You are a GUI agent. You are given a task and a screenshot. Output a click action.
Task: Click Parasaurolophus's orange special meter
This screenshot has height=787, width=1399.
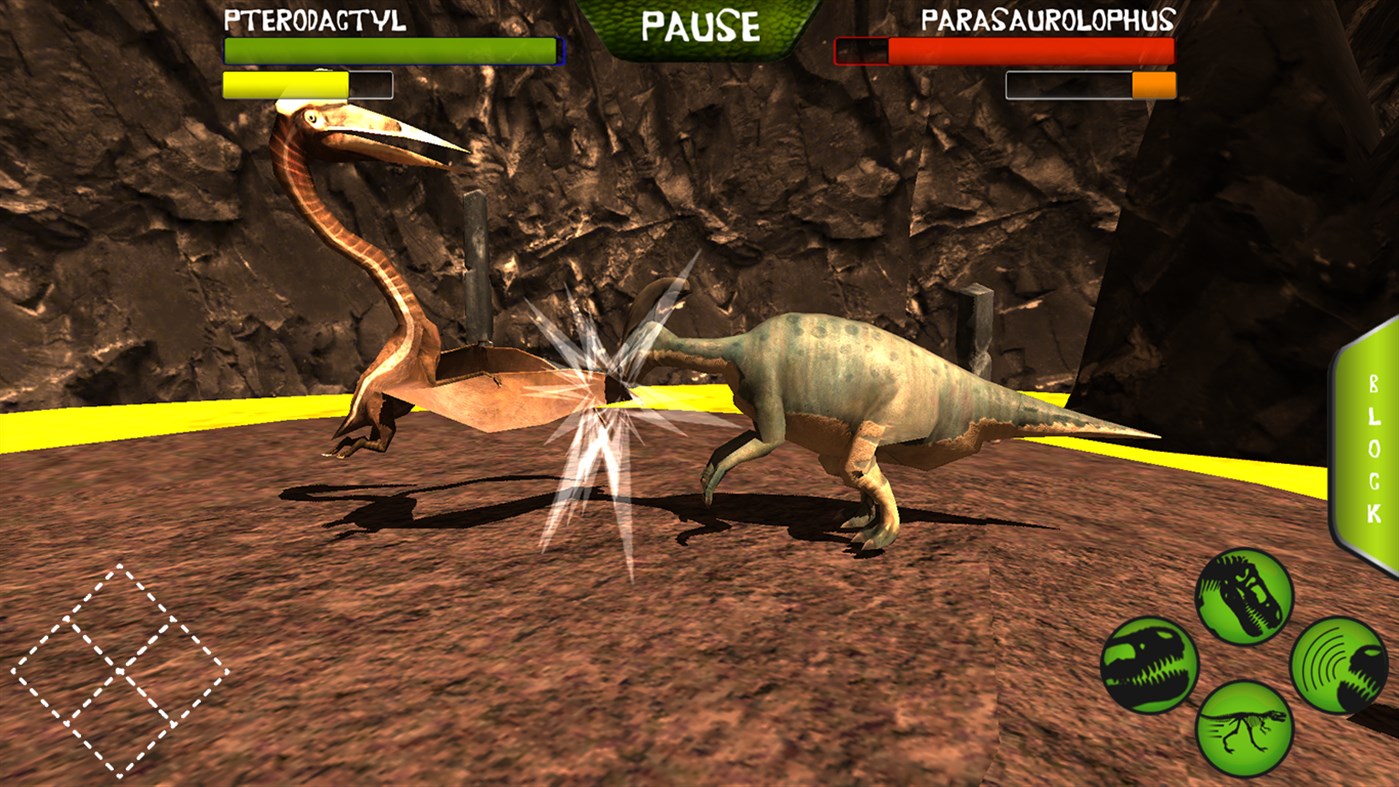click(x=1152, y=85)
